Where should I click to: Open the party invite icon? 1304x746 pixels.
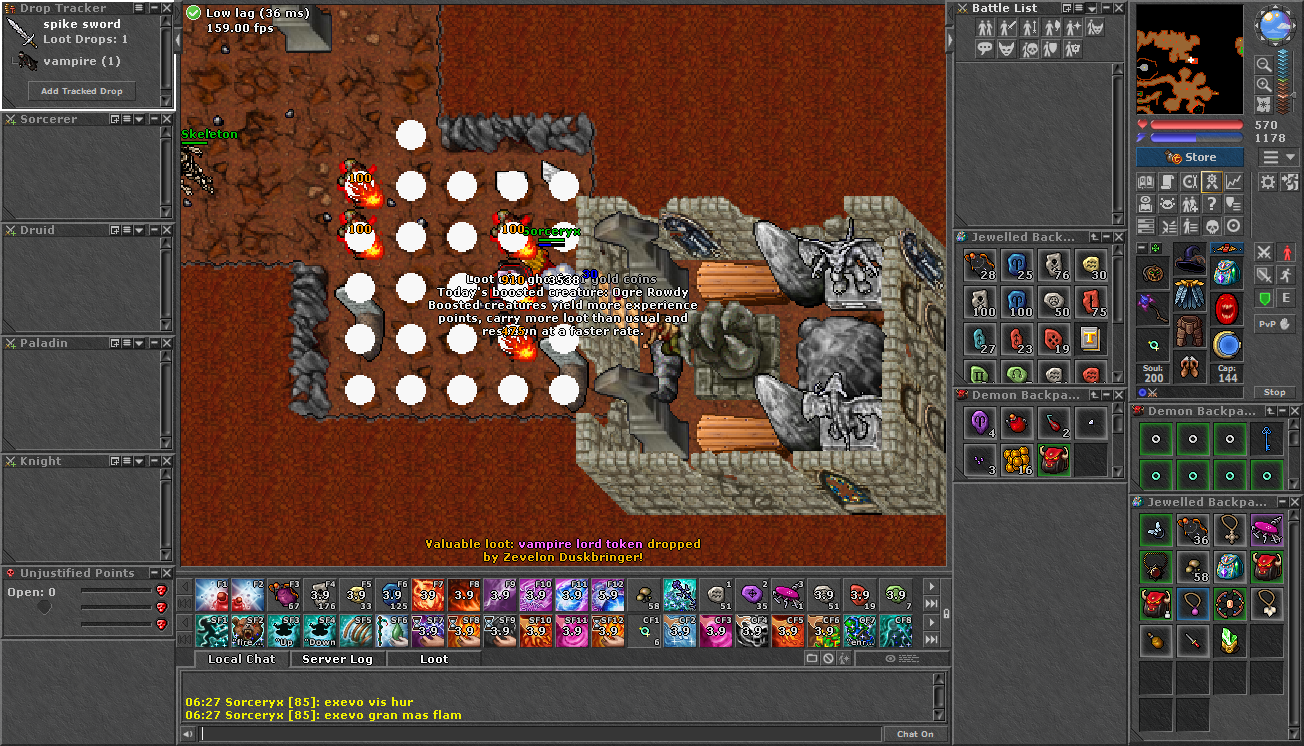pos(1190,203)
